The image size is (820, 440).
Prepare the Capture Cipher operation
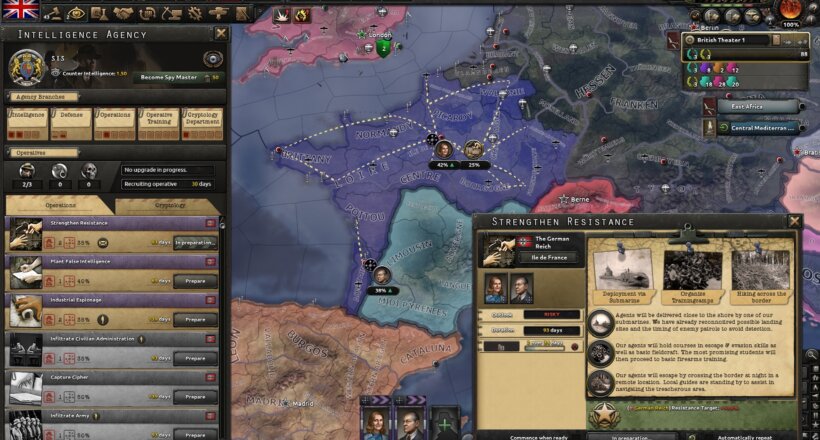point(195,397)
